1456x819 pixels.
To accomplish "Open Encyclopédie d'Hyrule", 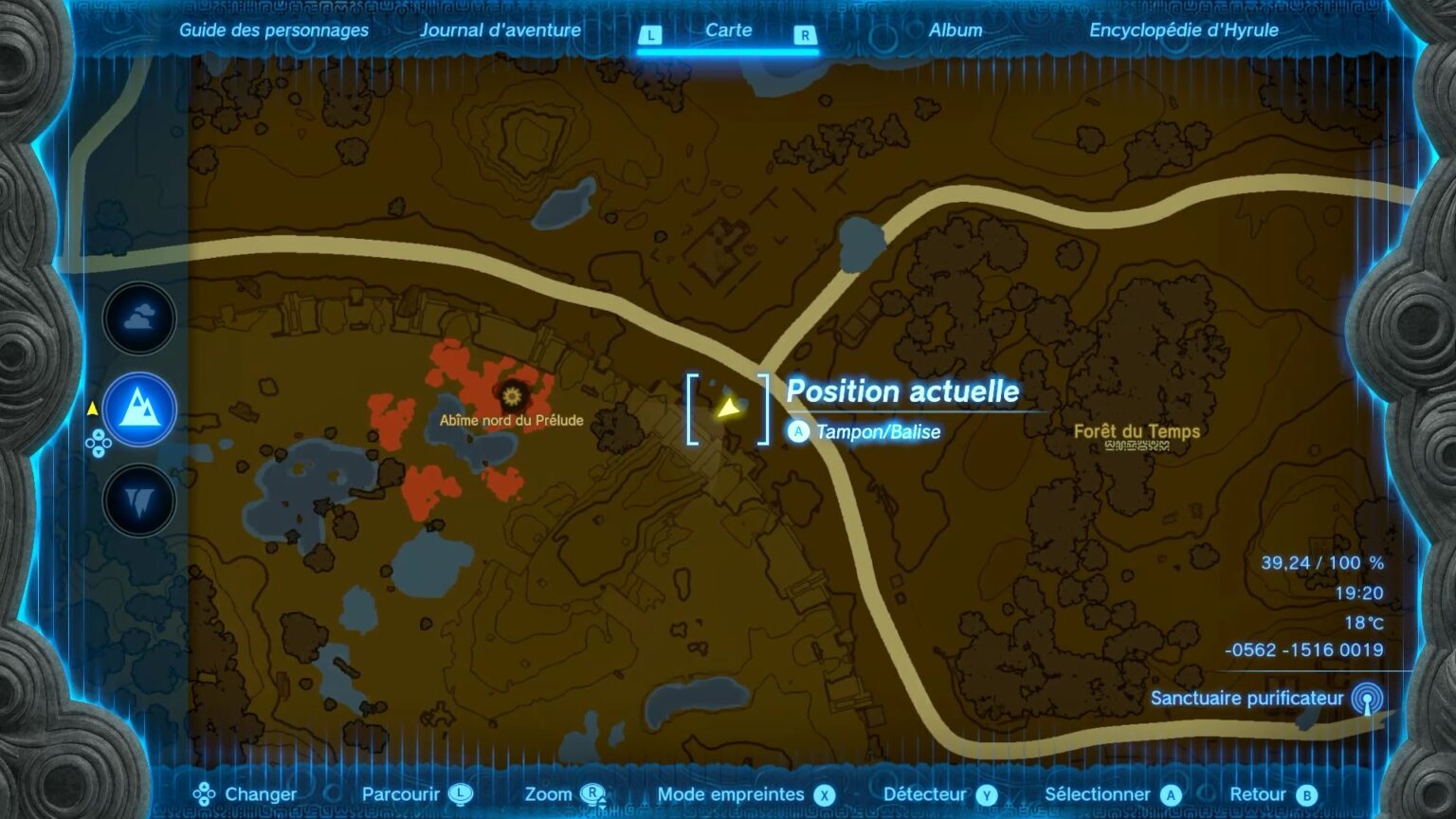I will click(1185, 29).
